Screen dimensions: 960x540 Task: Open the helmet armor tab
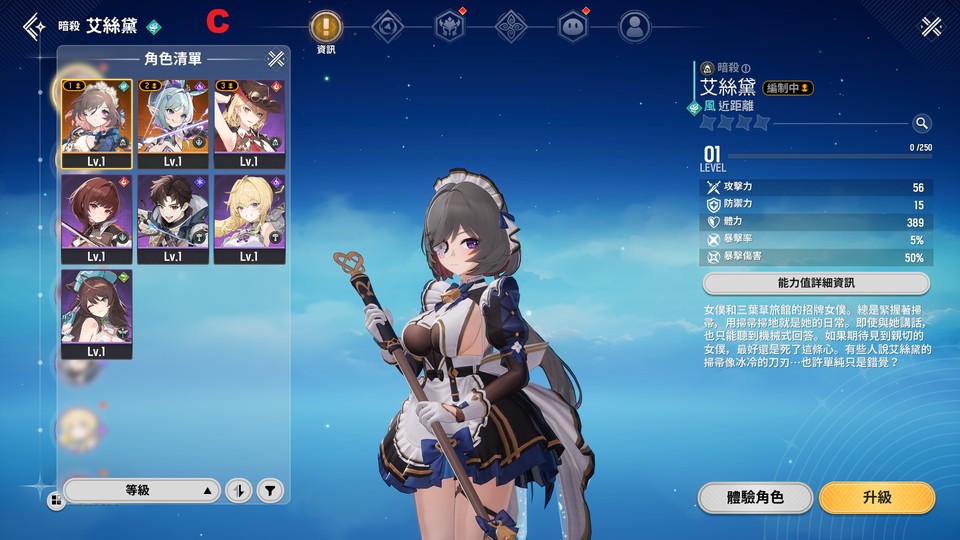(x=449, y=27)
